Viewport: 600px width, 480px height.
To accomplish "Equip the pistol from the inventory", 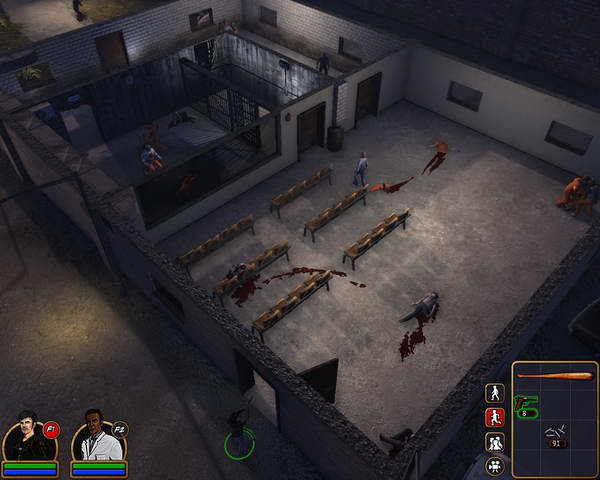I will 526,405.
